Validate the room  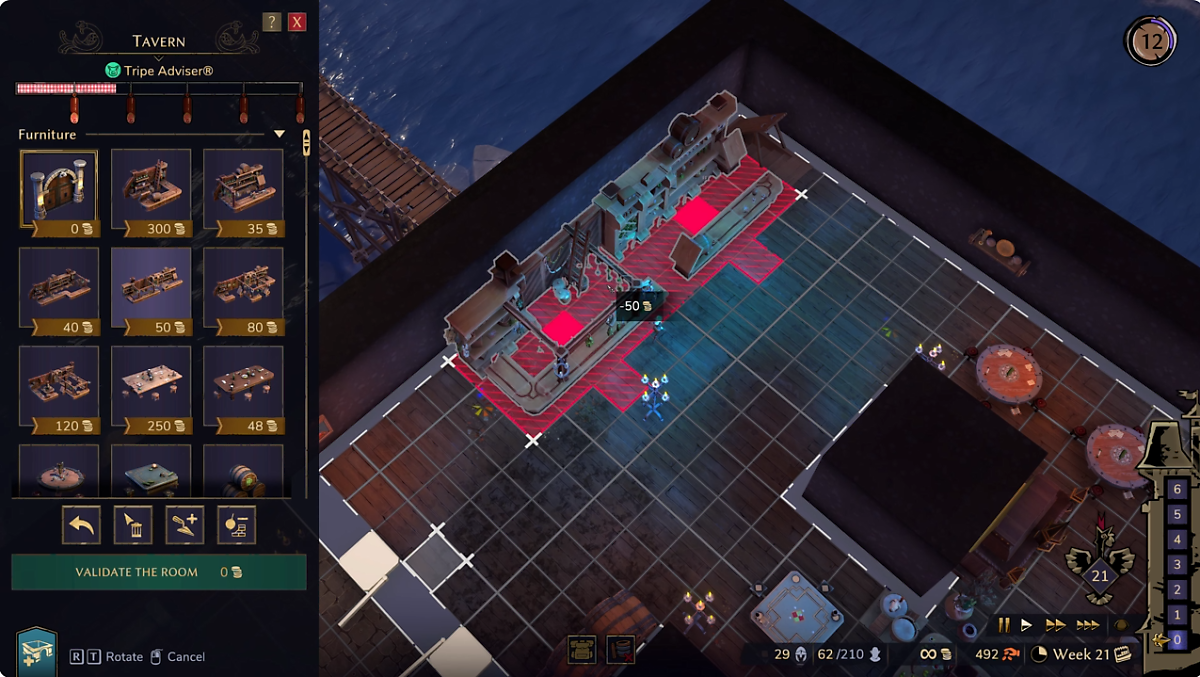click(x=158, y=573)
